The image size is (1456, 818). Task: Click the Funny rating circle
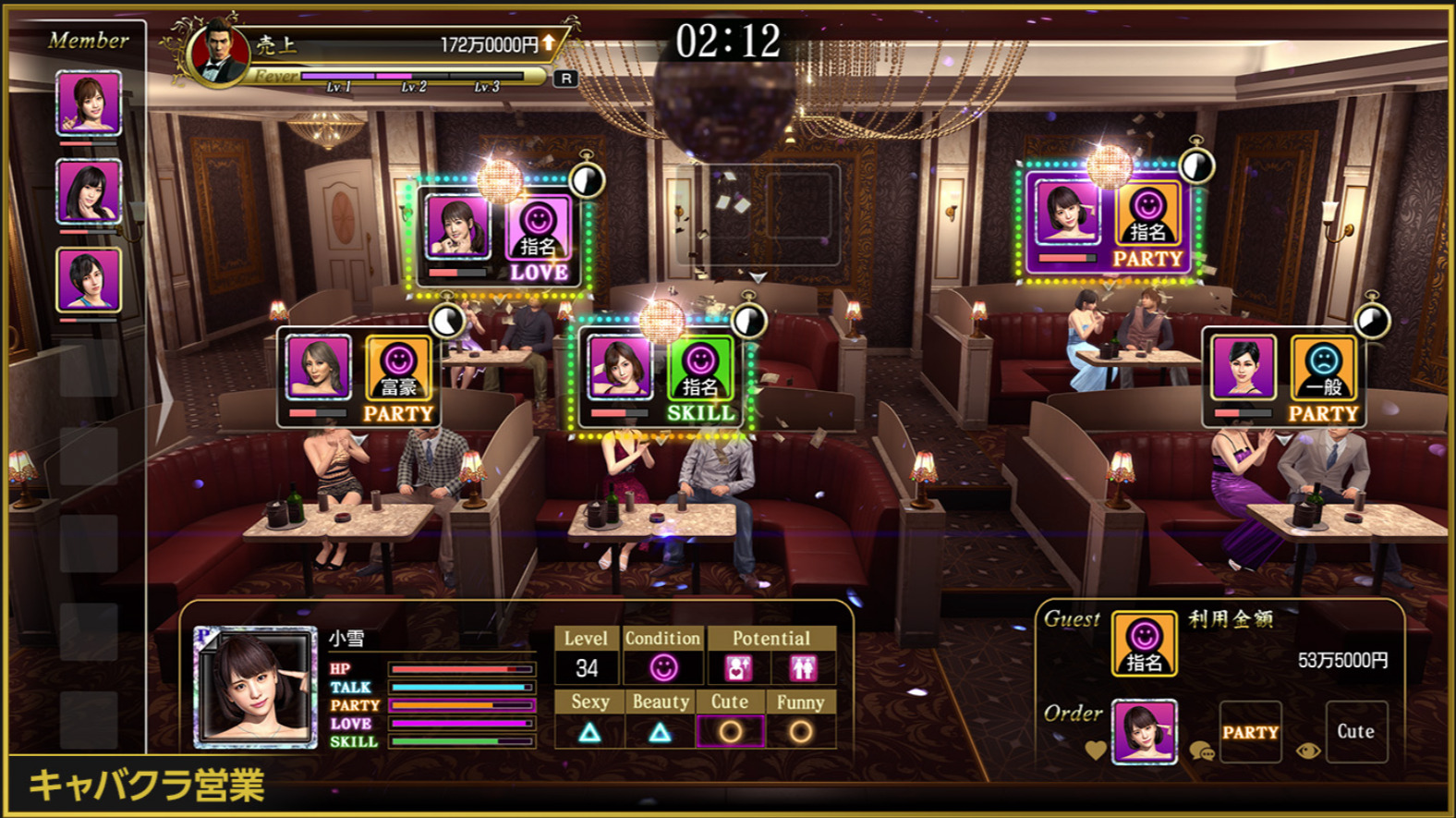800,732
